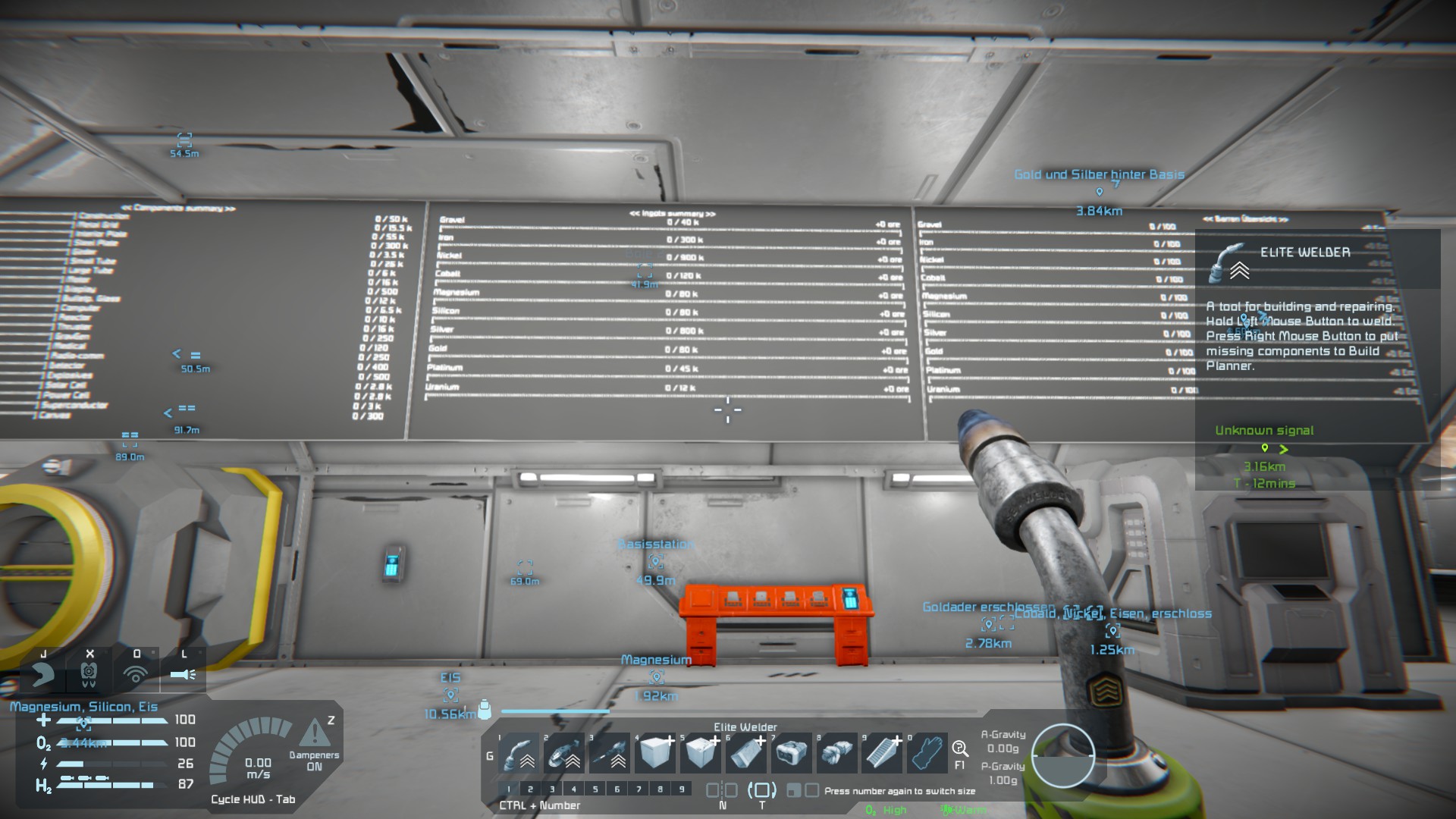Choose the hand drill in slot 3
The width and height of the screenshot is (1456, 819).
tap(610, 752)
